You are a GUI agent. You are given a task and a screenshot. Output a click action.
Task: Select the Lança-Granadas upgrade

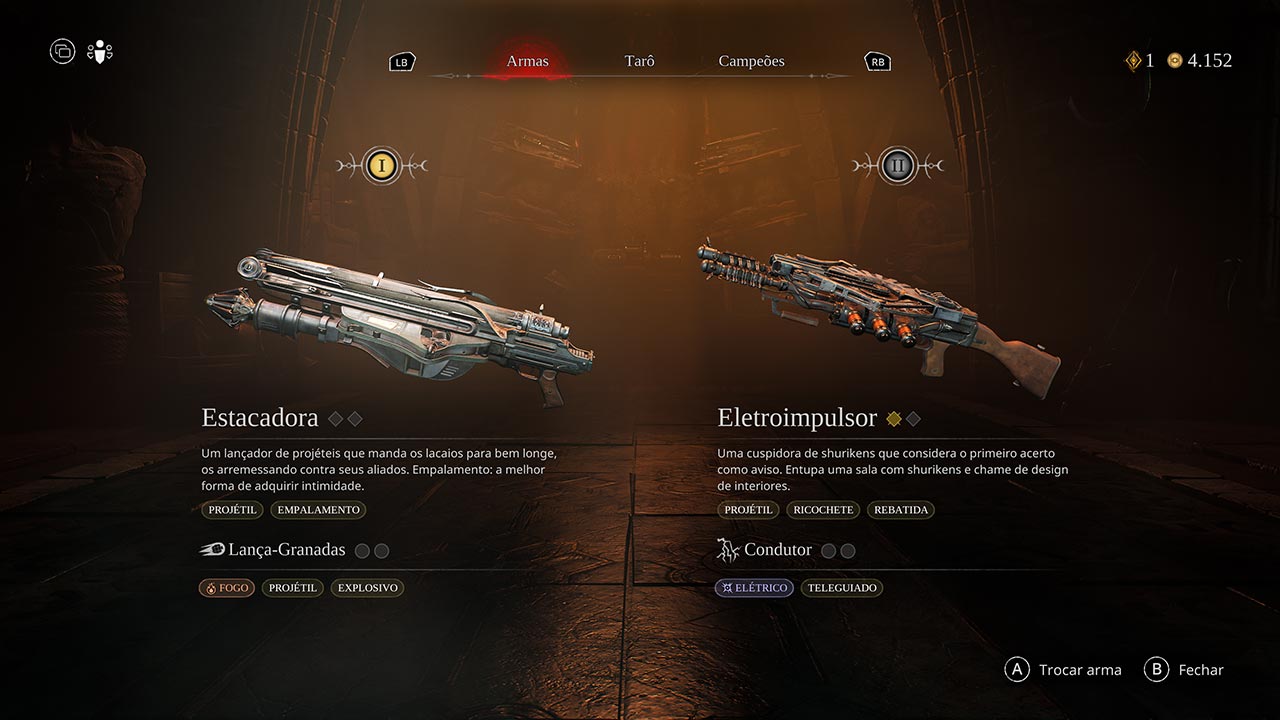(286, 550)
